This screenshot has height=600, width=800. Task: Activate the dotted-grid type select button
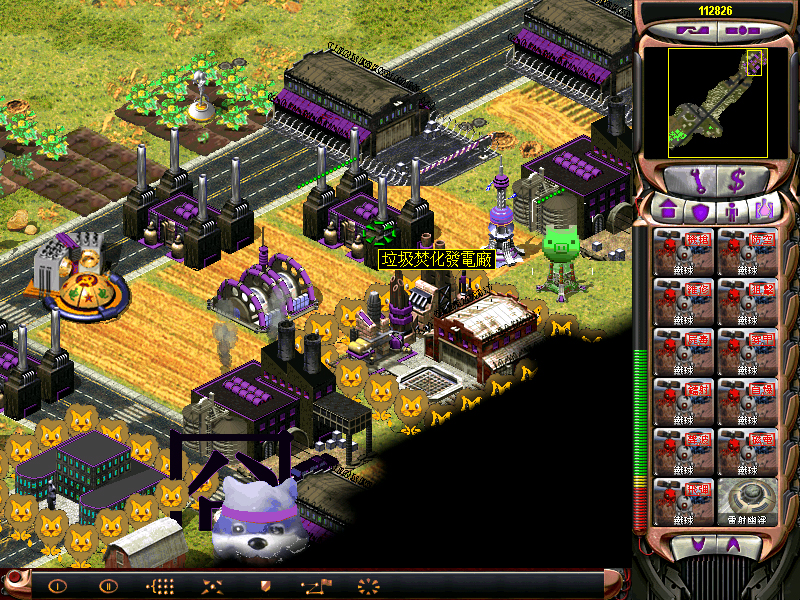point(160,586)
